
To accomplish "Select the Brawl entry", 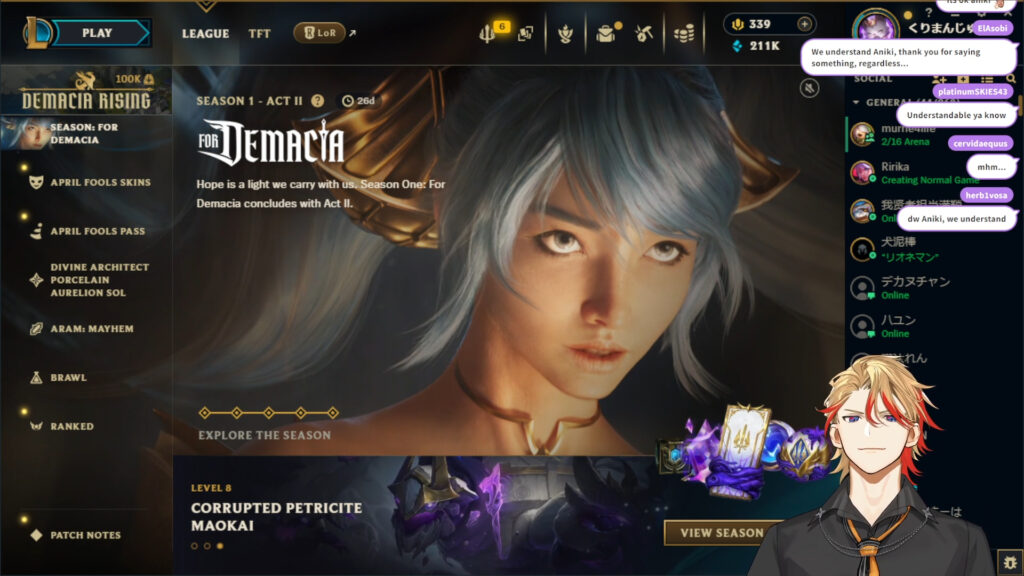I will (x=68, y=378).
